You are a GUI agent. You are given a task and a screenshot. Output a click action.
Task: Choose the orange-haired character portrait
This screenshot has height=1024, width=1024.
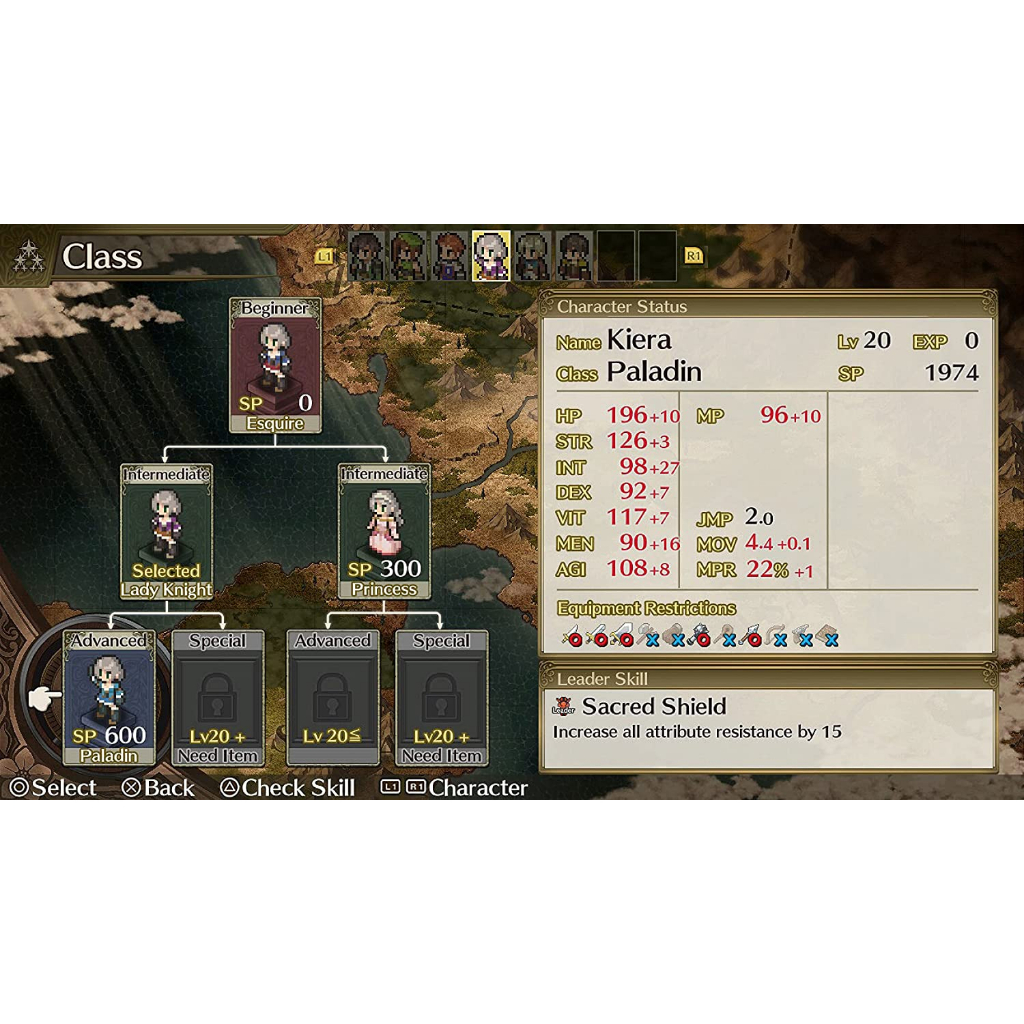click(x=450, y=256)
